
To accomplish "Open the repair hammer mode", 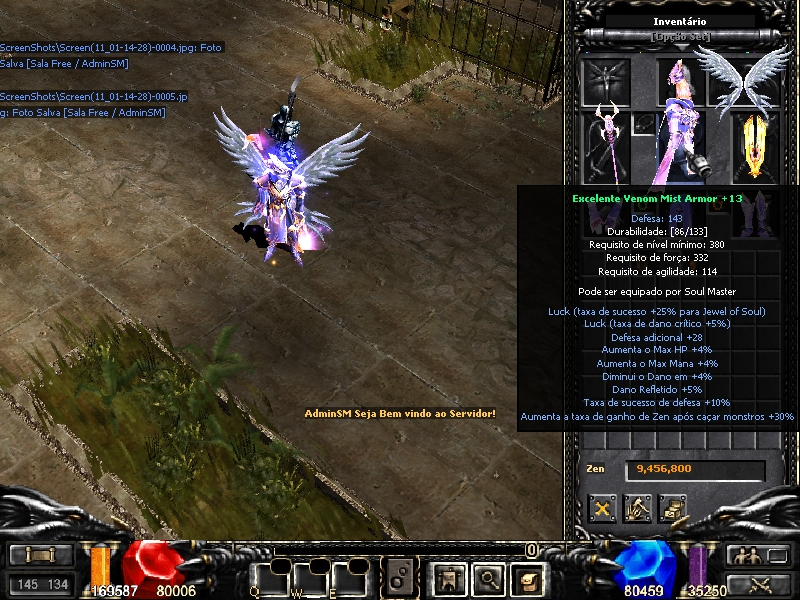I will click(x=637, y=508).
